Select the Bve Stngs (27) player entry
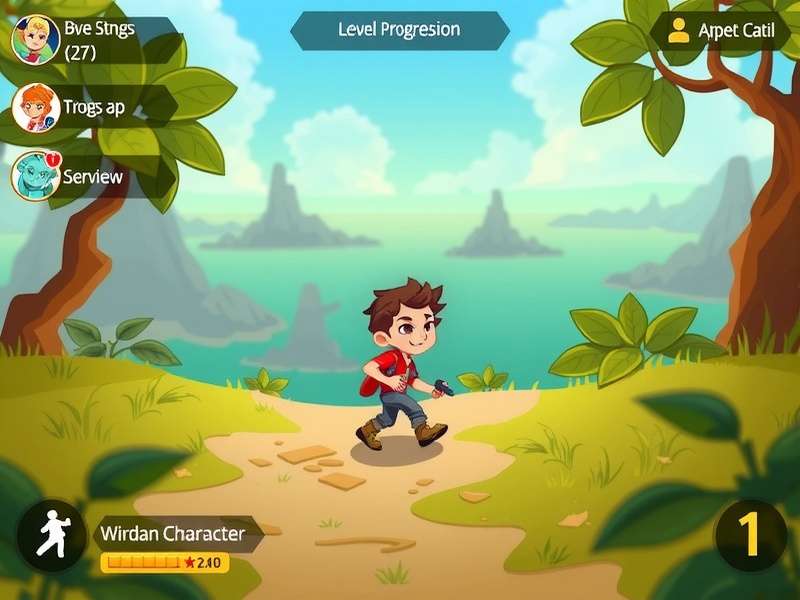Screen dimensions: 800x600 (x=95, y=40)
